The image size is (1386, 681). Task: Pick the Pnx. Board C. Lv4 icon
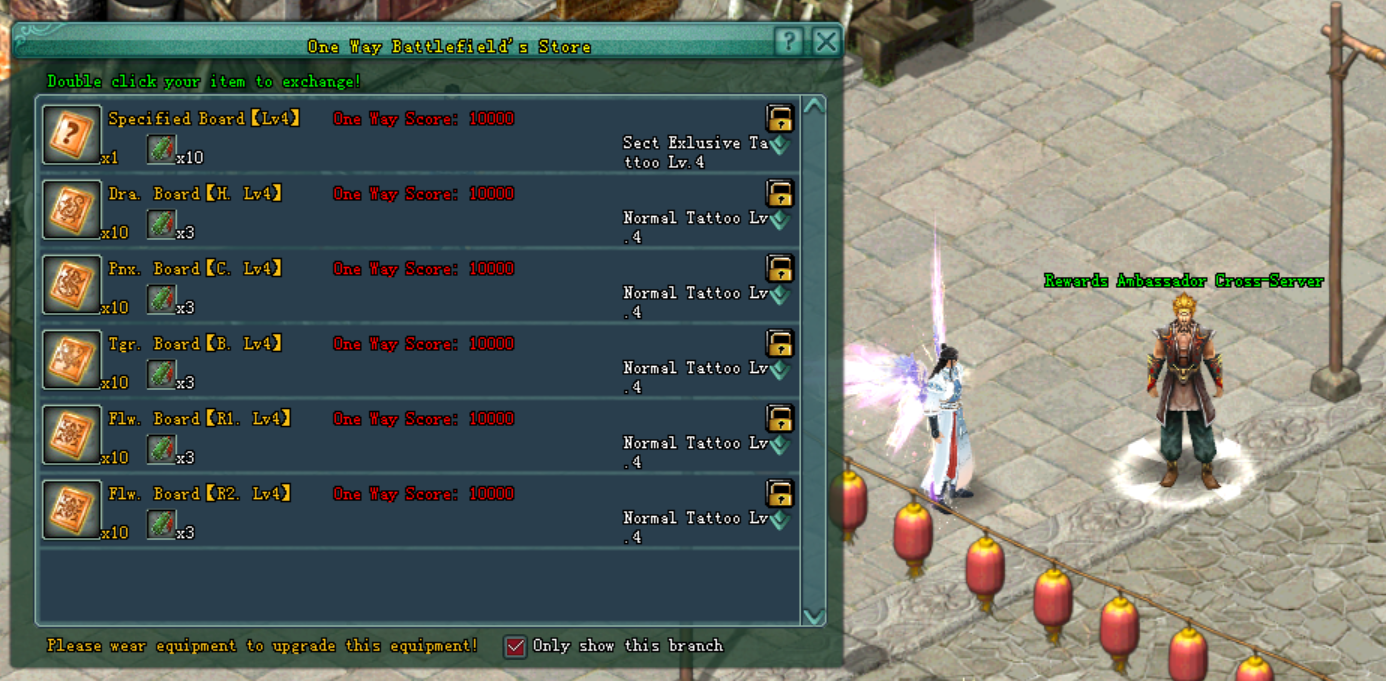(x=71, y=285)
